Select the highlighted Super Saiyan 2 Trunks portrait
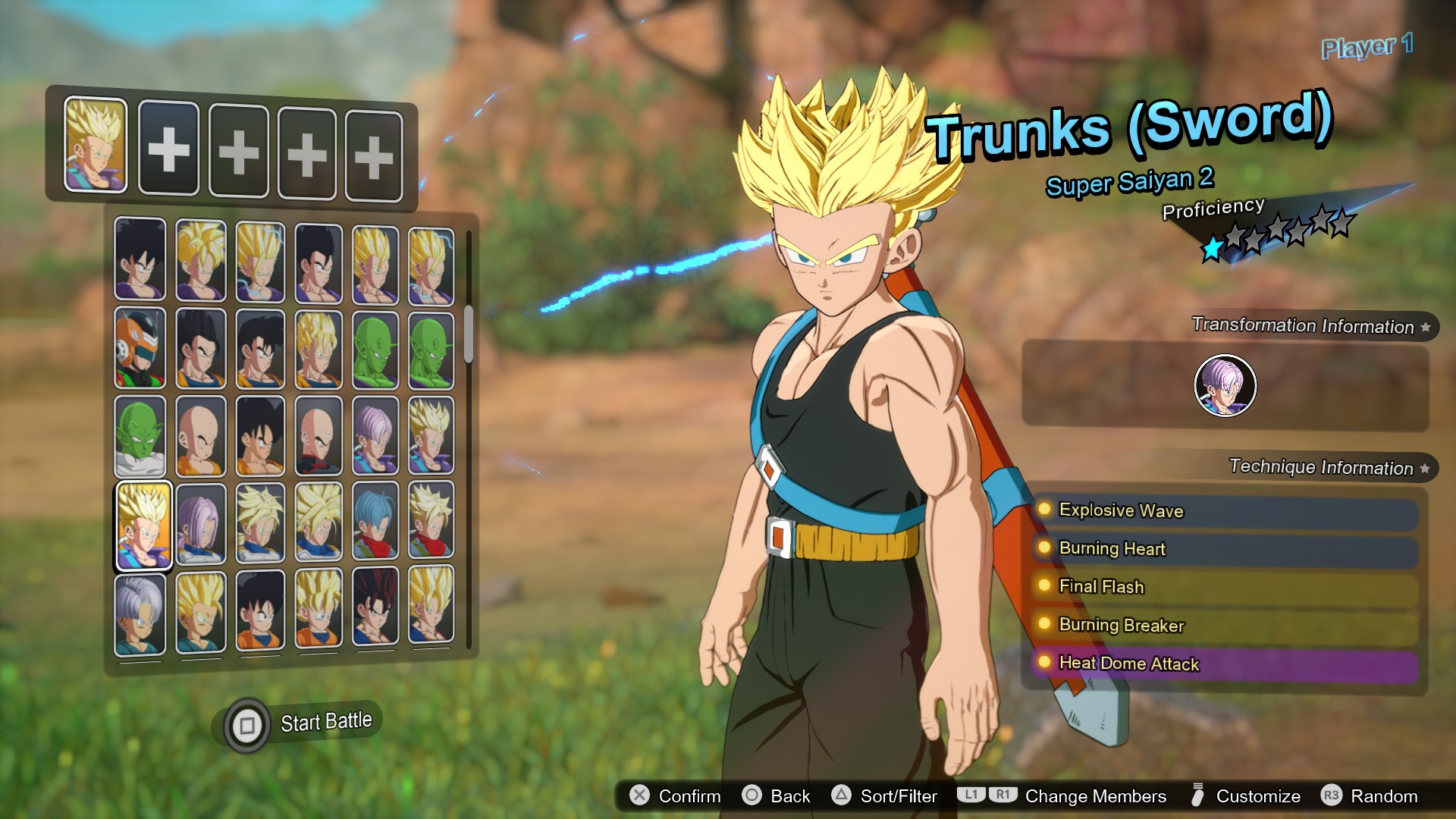 (x=143, y=525)
